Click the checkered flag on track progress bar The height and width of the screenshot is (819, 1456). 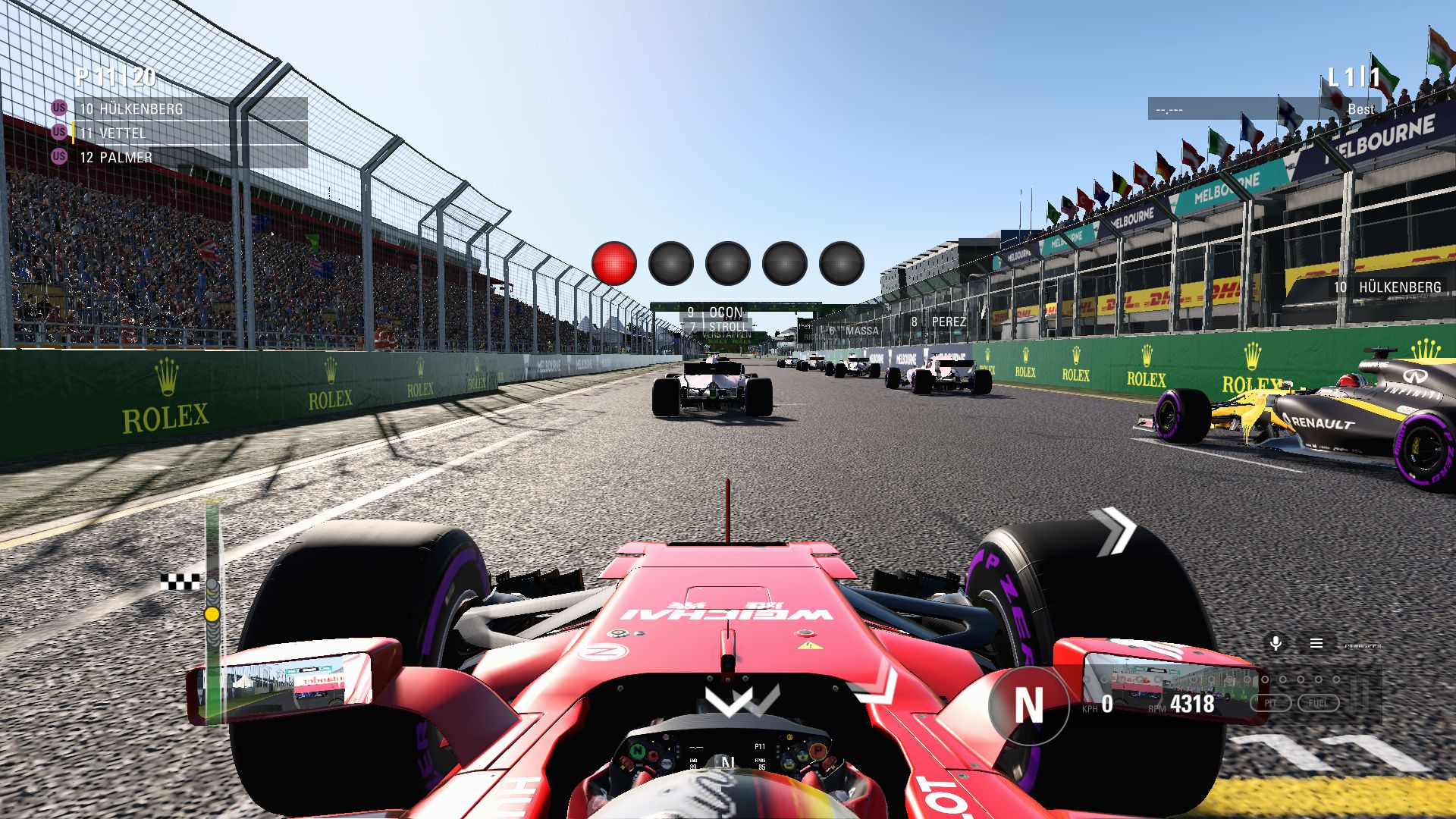[180, 582]
